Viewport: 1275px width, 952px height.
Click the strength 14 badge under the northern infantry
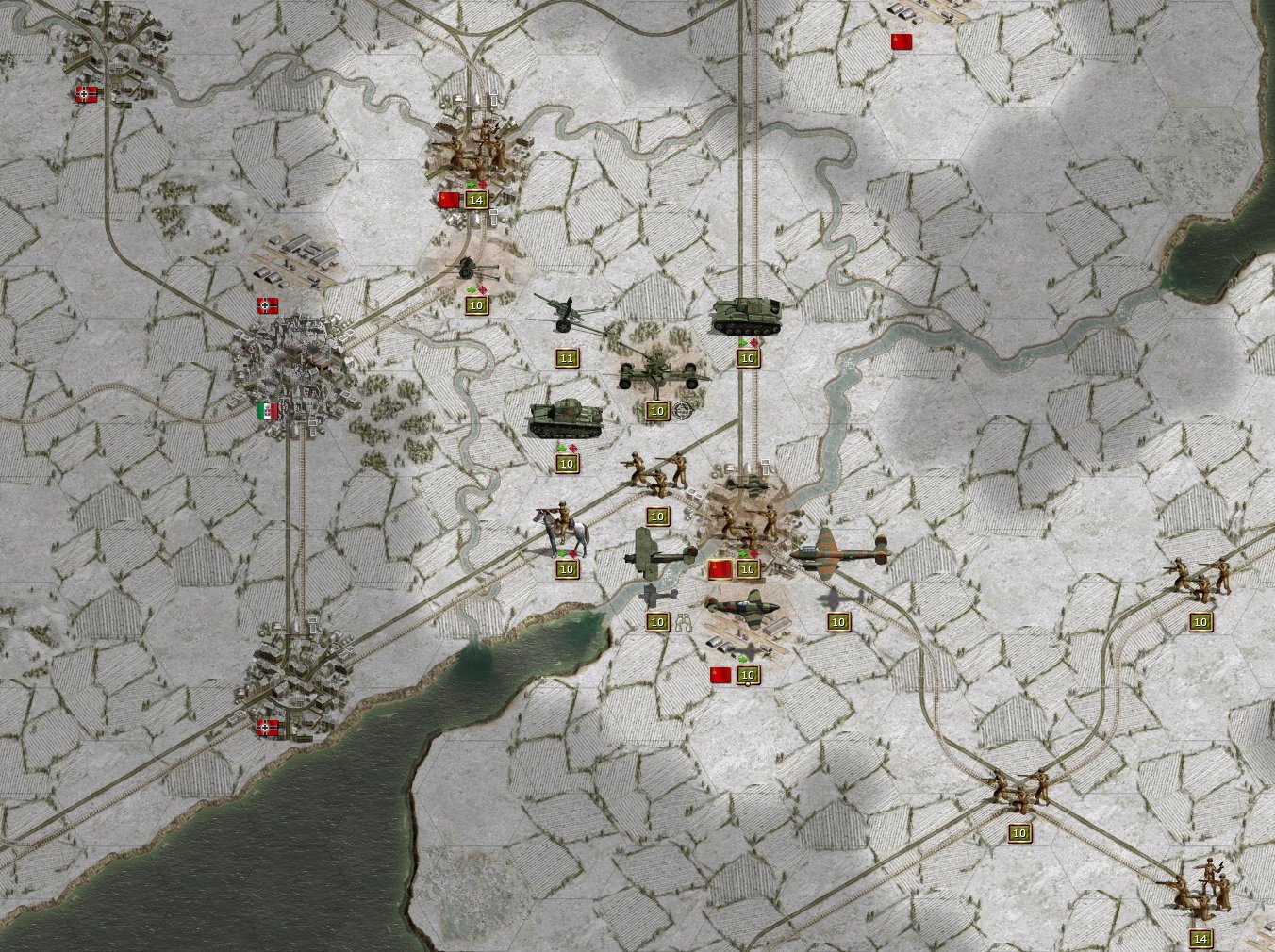476,199
